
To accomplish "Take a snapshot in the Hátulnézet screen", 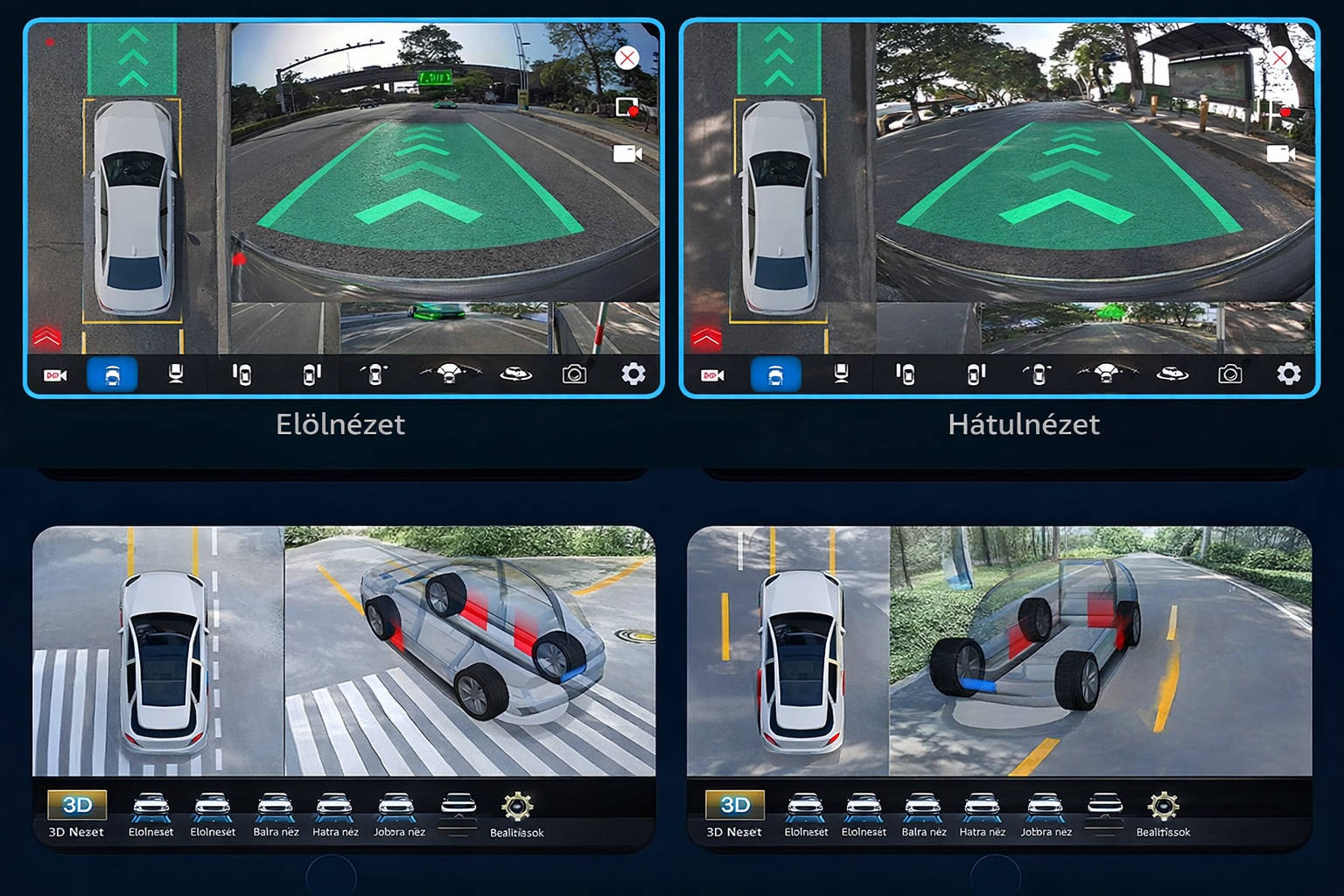I will click(1229, 374).
